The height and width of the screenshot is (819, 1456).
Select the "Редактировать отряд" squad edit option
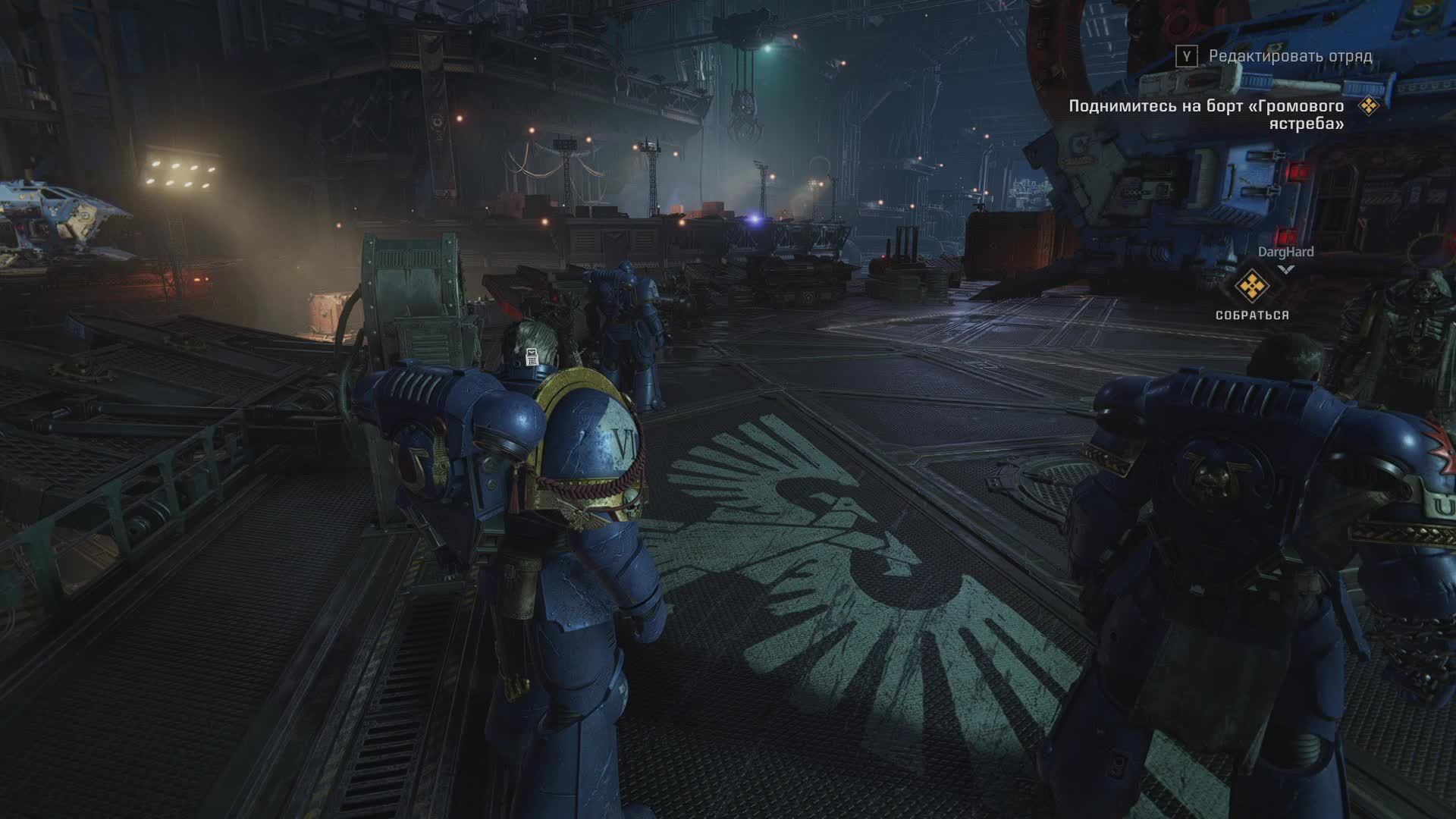click(1289, 56)
